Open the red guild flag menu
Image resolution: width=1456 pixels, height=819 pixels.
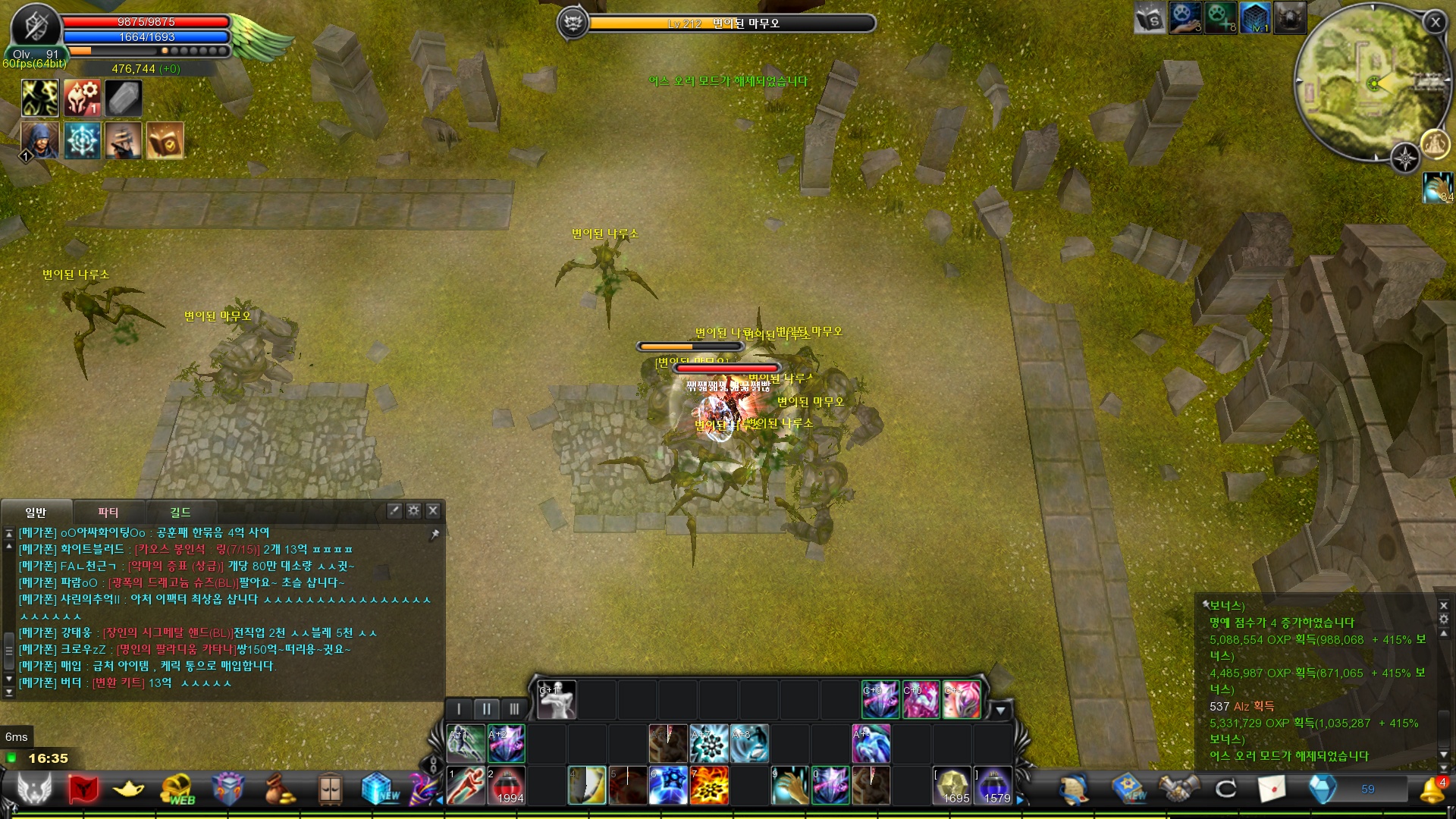tap(83, 789)
